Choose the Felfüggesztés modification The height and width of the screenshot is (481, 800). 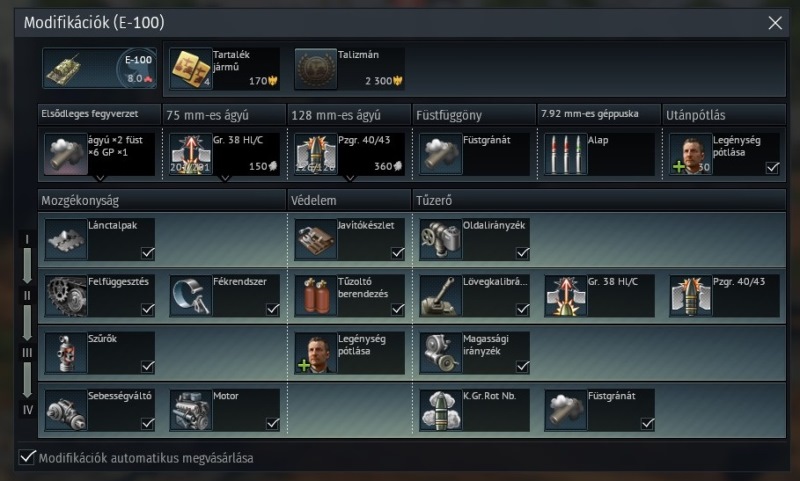click(99, 296)
